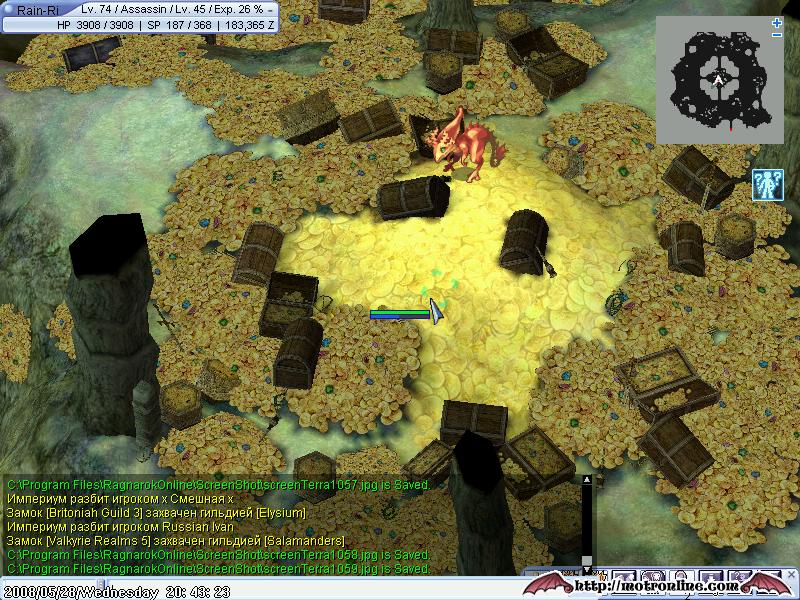
Task: Zoom out the minimap with the minus button
Action: 777,35
